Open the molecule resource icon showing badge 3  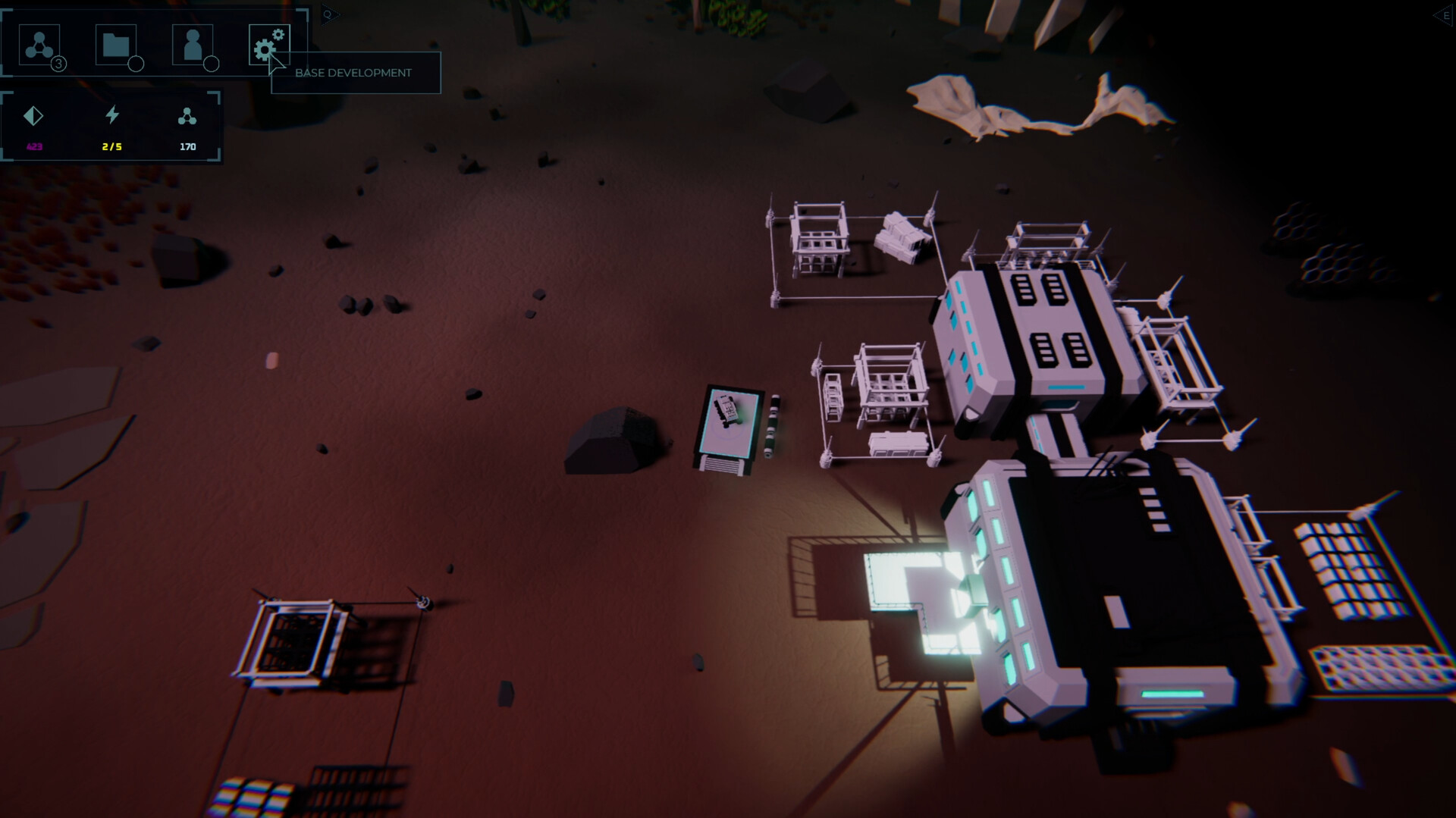coord(39,45)
